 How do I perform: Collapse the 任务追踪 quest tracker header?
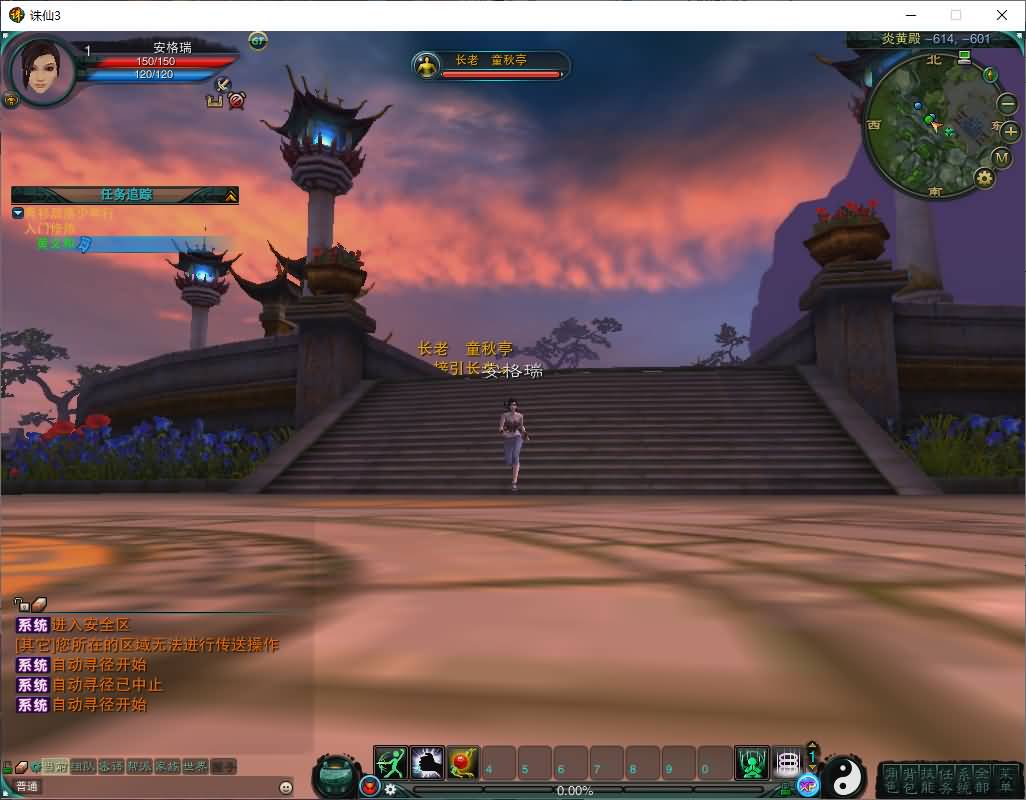[x=231, y=196]
